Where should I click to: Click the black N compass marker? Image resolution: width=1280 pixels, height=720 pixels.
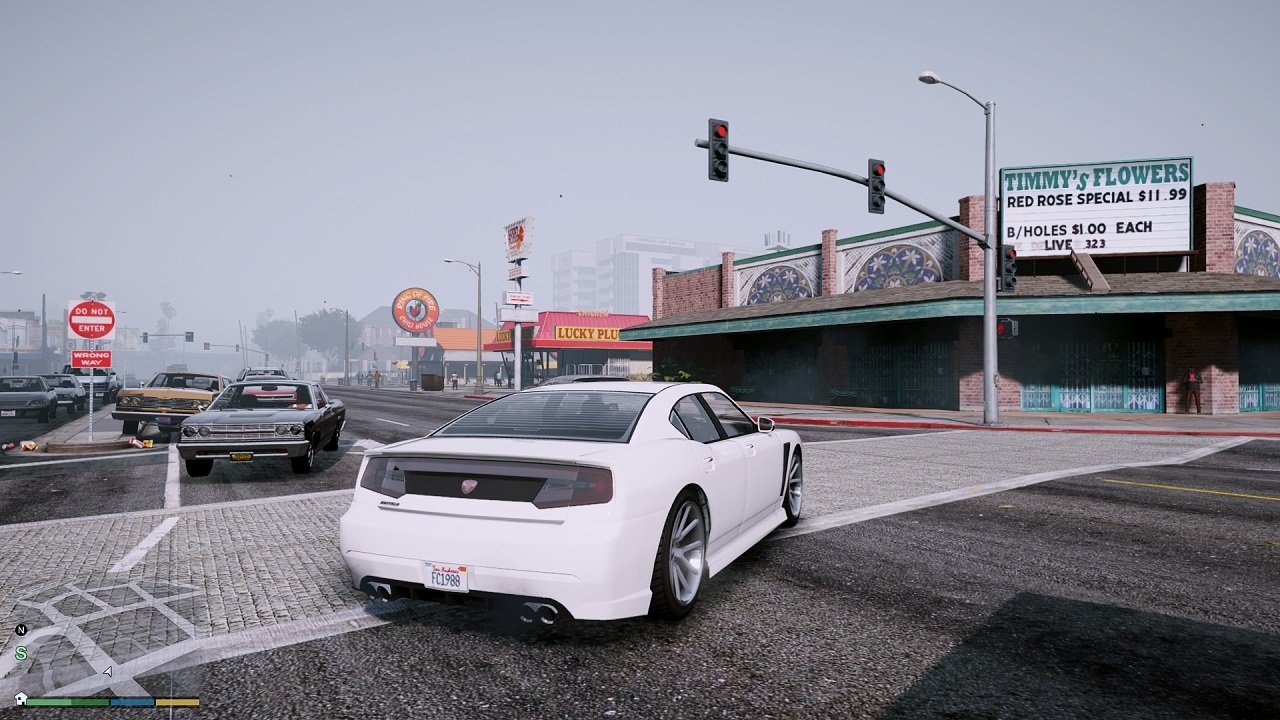click(x=21, y=630)
